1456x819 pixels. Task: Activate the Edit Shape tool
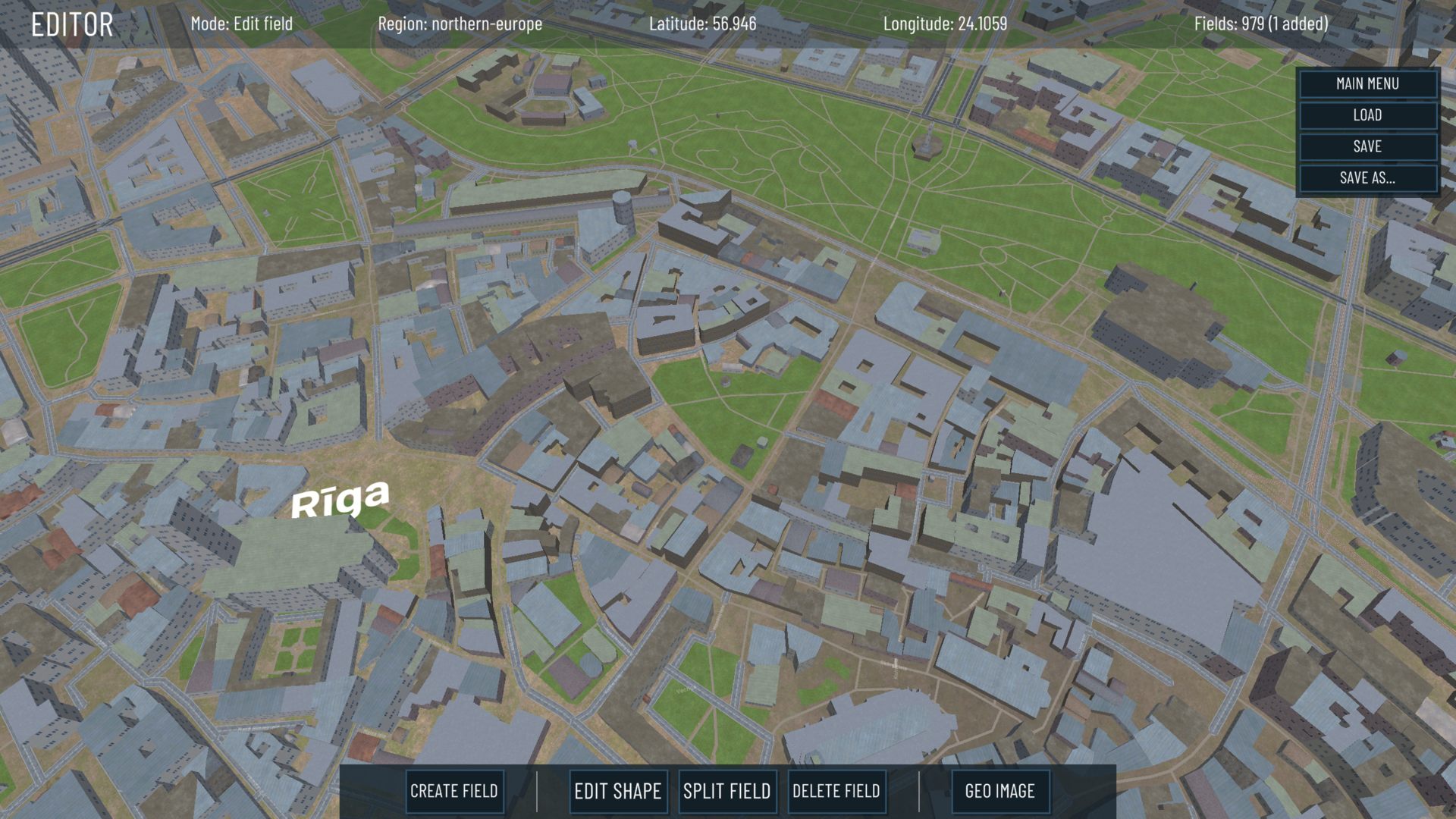point(617,791)
